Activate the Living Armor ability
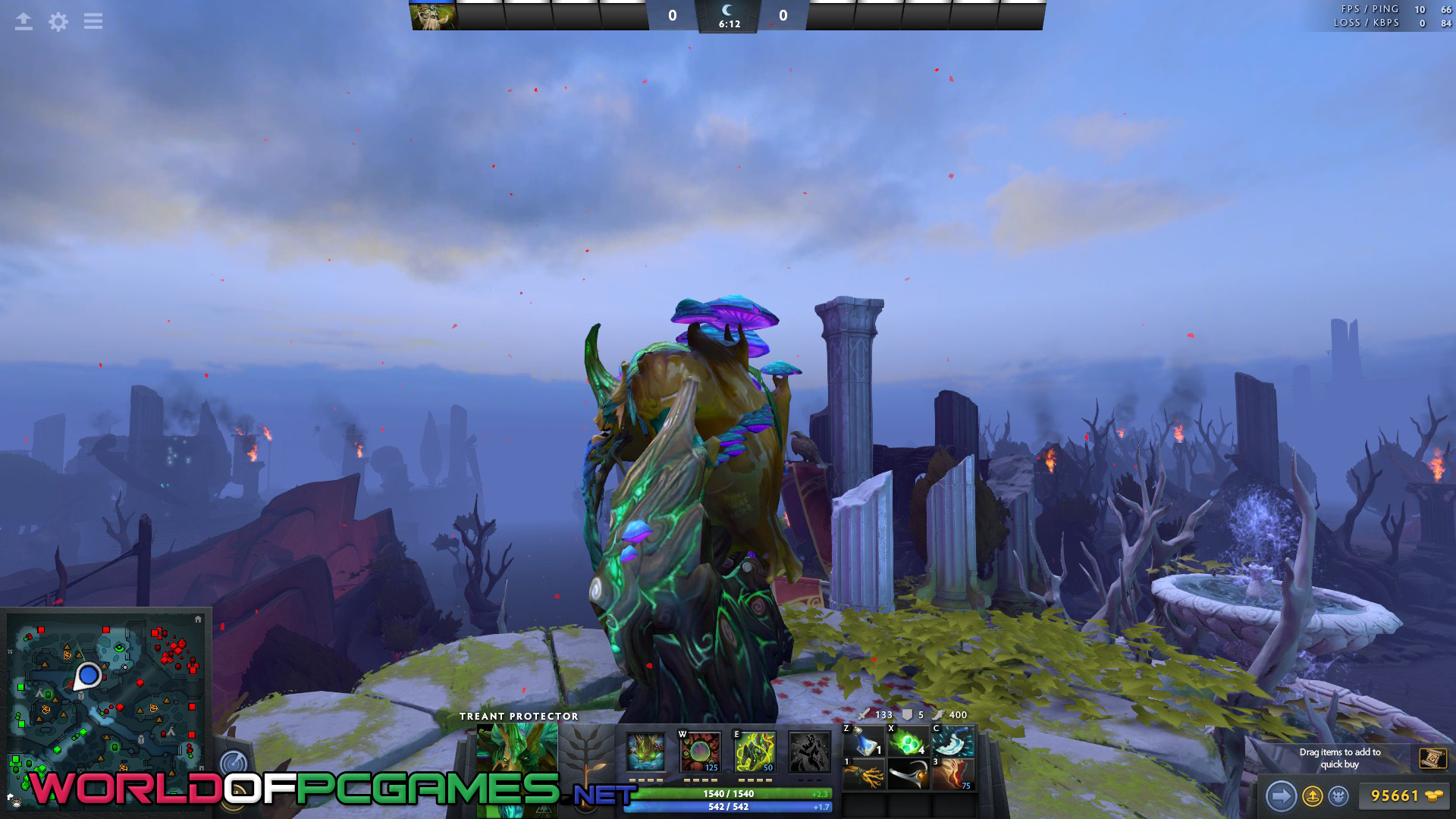 pos(755,752)
